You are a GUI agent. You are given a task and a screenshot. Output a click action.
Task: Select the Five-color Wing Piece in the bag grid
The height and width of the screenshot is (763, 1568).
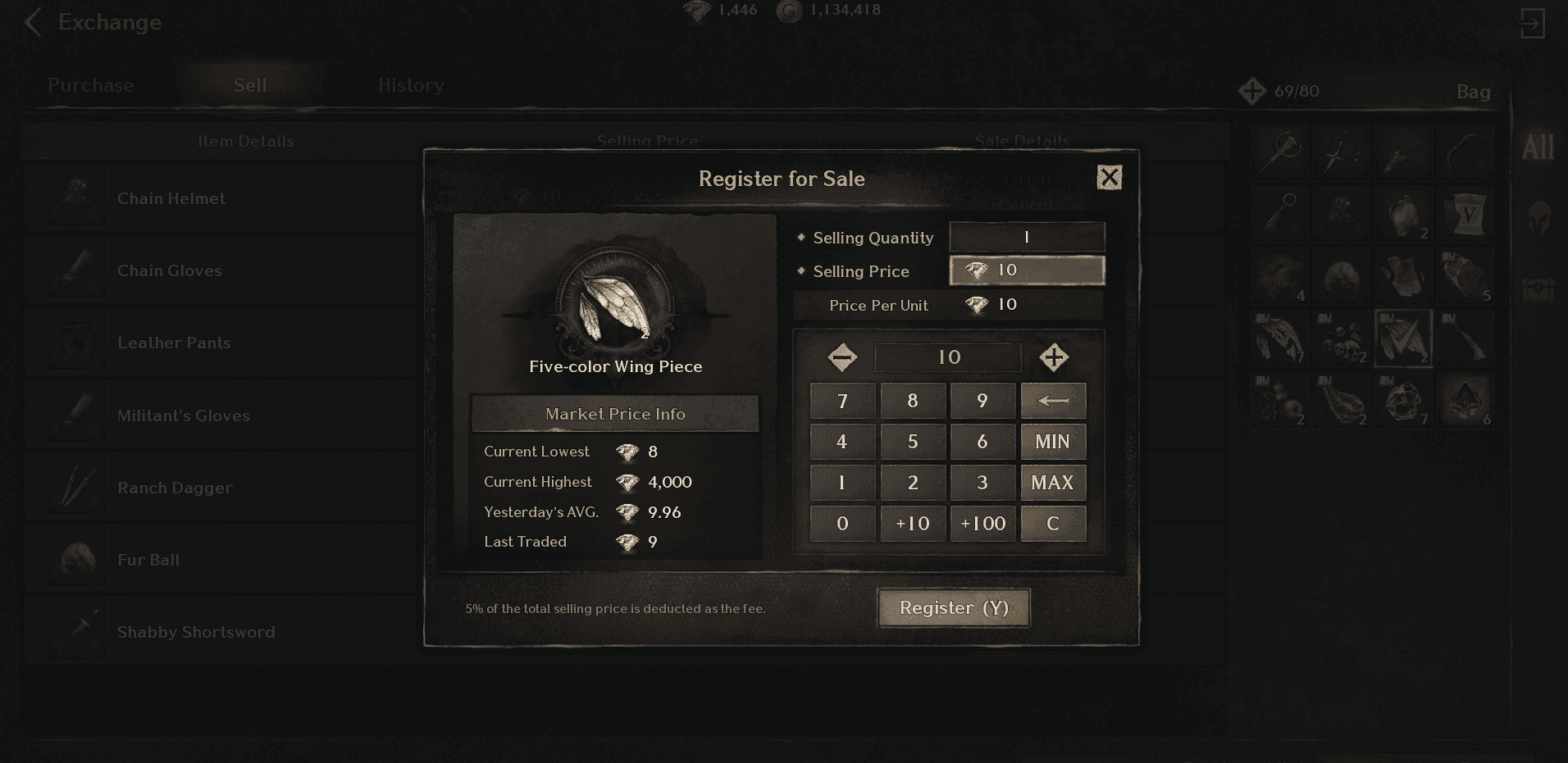(x=1403, y=338)
